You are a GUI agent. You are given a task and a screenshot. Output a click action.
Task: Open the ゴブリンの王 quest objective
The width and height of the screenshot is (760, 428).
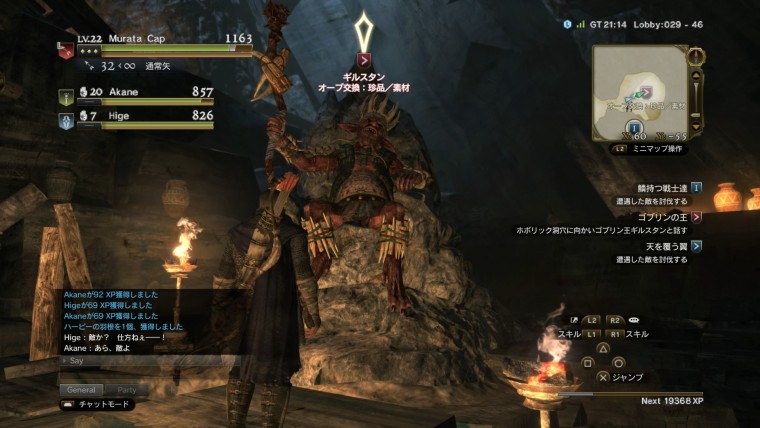662,216
